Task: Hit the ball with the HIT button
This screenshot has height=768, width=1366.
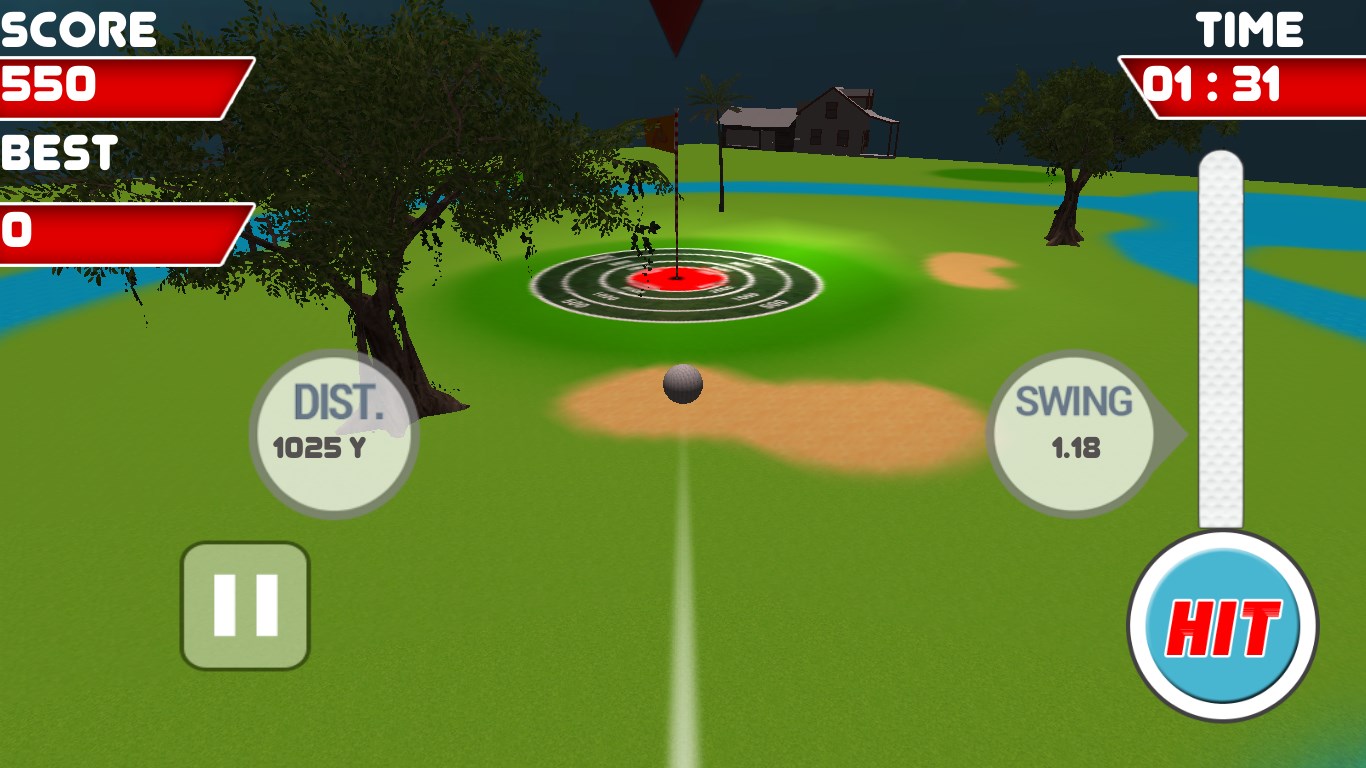Action: coord(1222,627)
